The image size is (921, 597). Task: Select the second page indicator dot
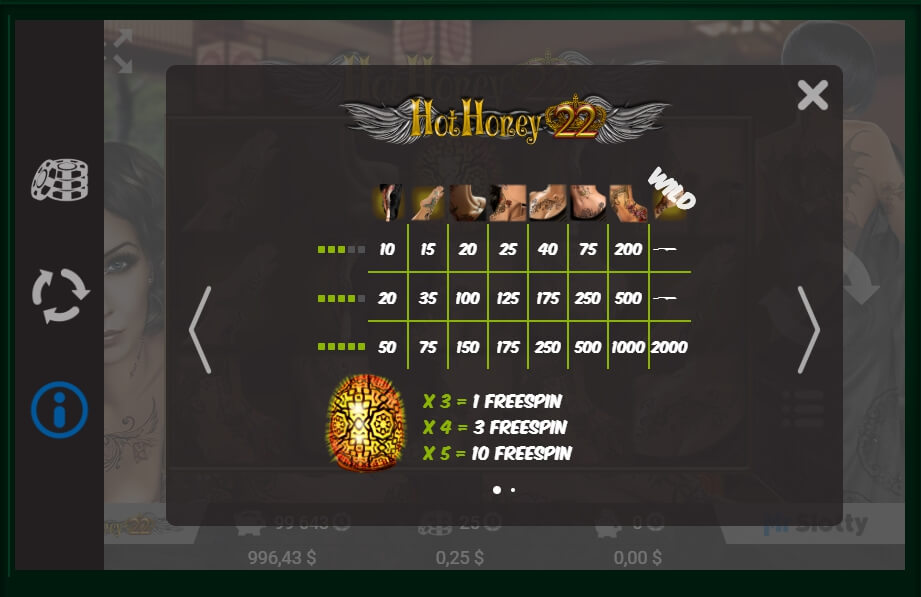click(513, 490)
